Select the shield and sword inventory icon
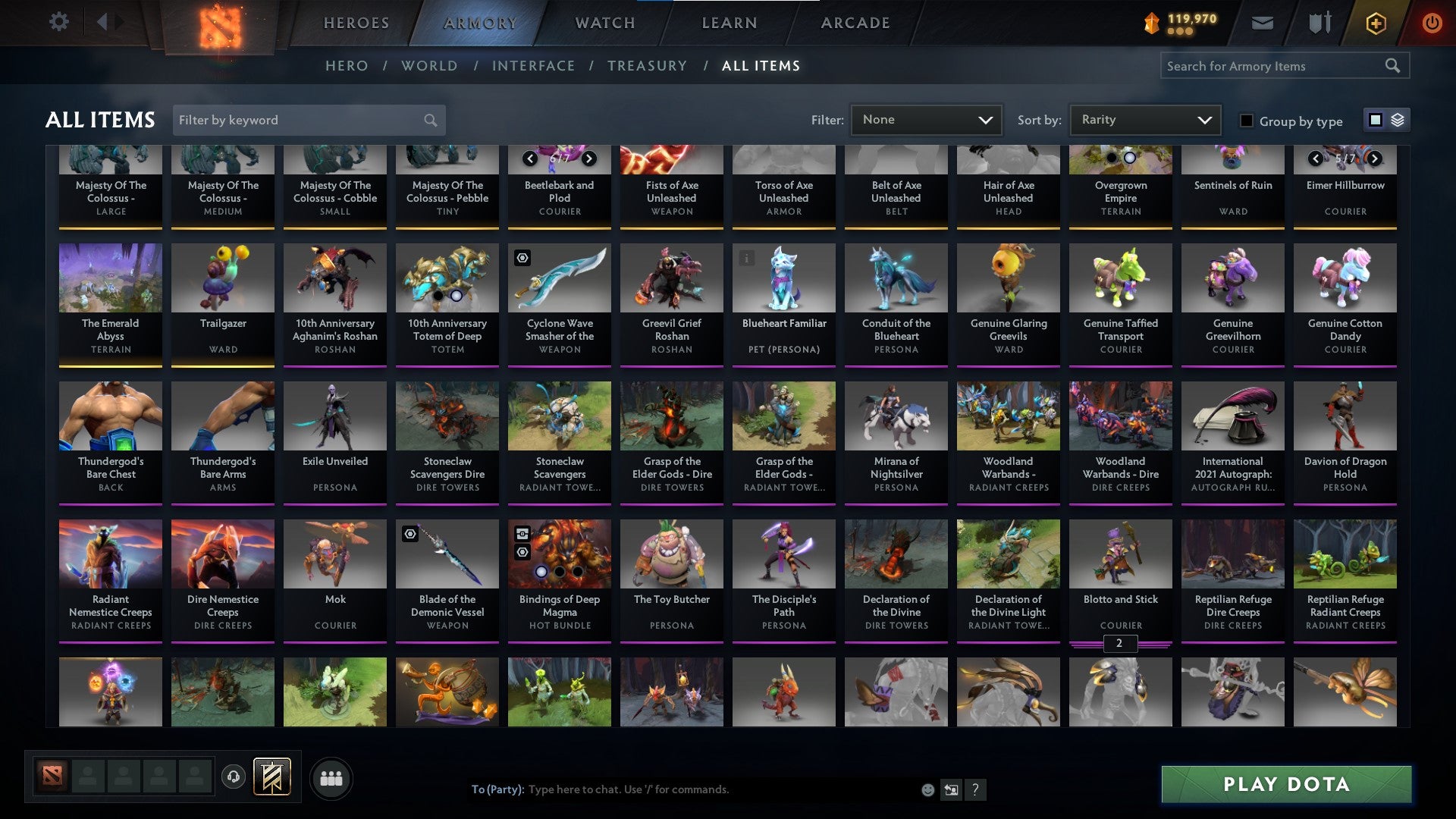Image resolution: width=1456 pixels, height=819 pixels. [x=1319, y=22]
